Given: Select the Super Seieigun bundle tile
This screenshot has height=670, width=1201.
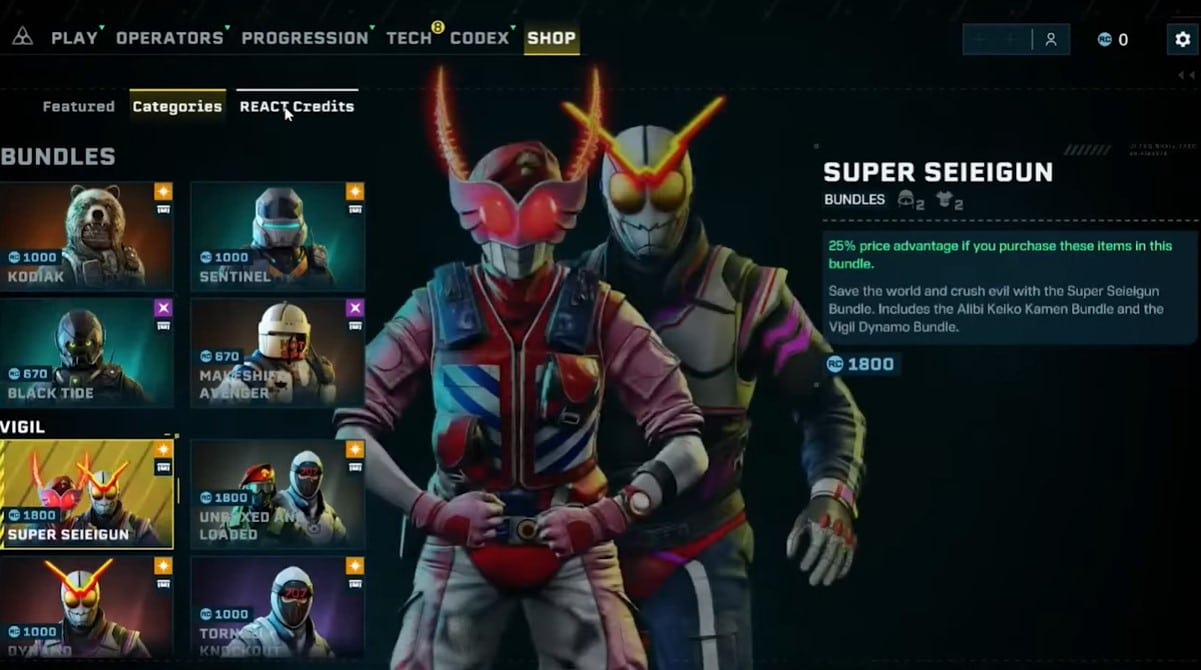Looking at the screenshot, I should pos(86,494).
